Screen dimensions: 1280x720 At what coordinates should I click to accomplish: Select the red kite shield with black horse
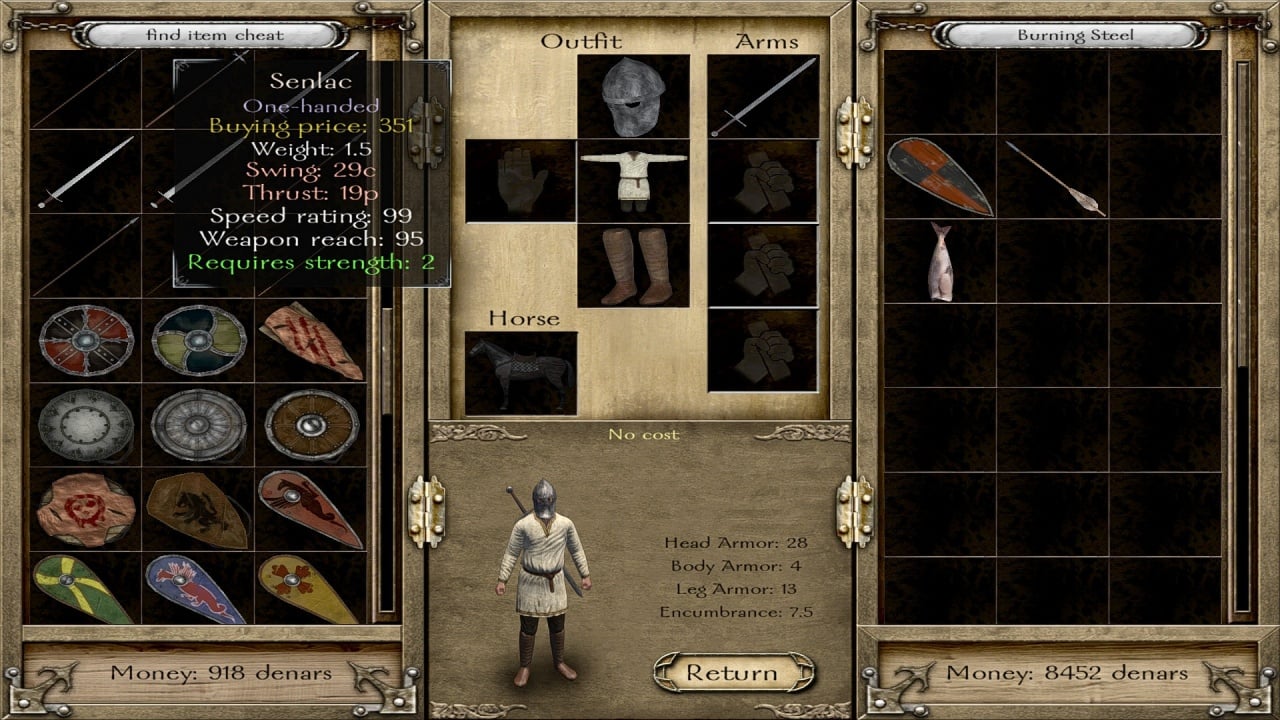311,509
